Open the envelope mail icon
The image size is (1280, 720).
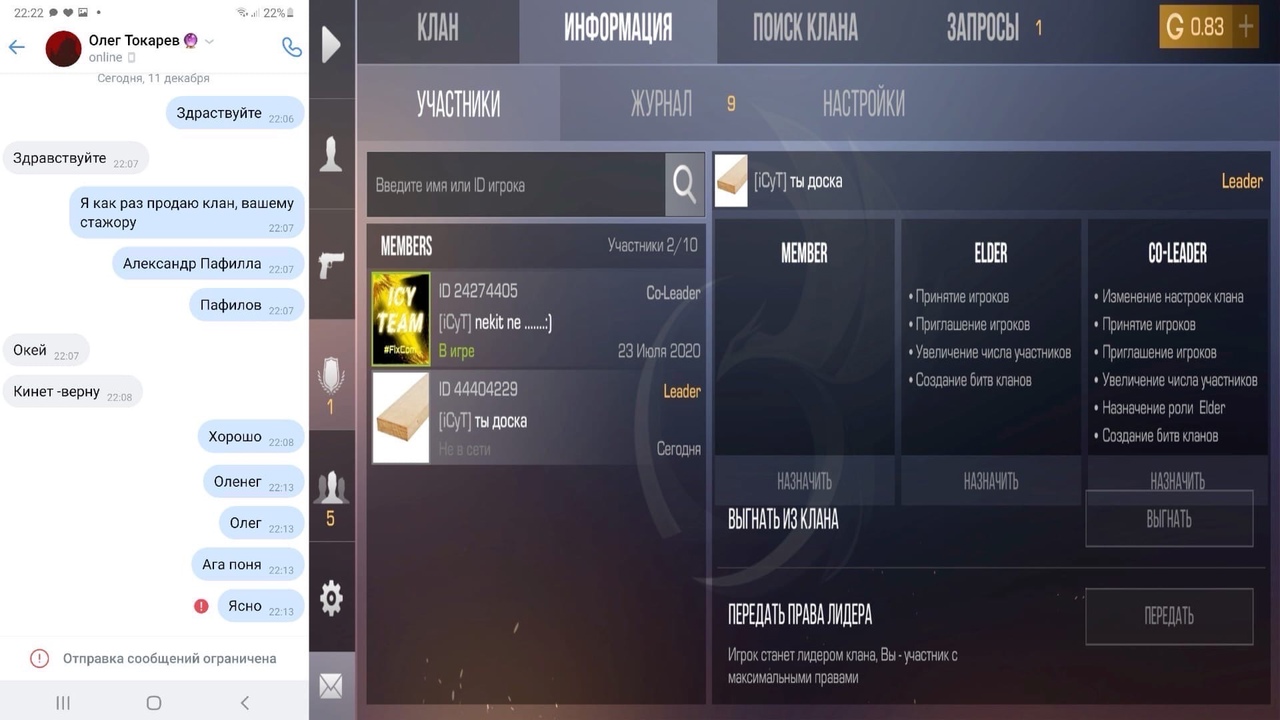click(x=331, y=686)
